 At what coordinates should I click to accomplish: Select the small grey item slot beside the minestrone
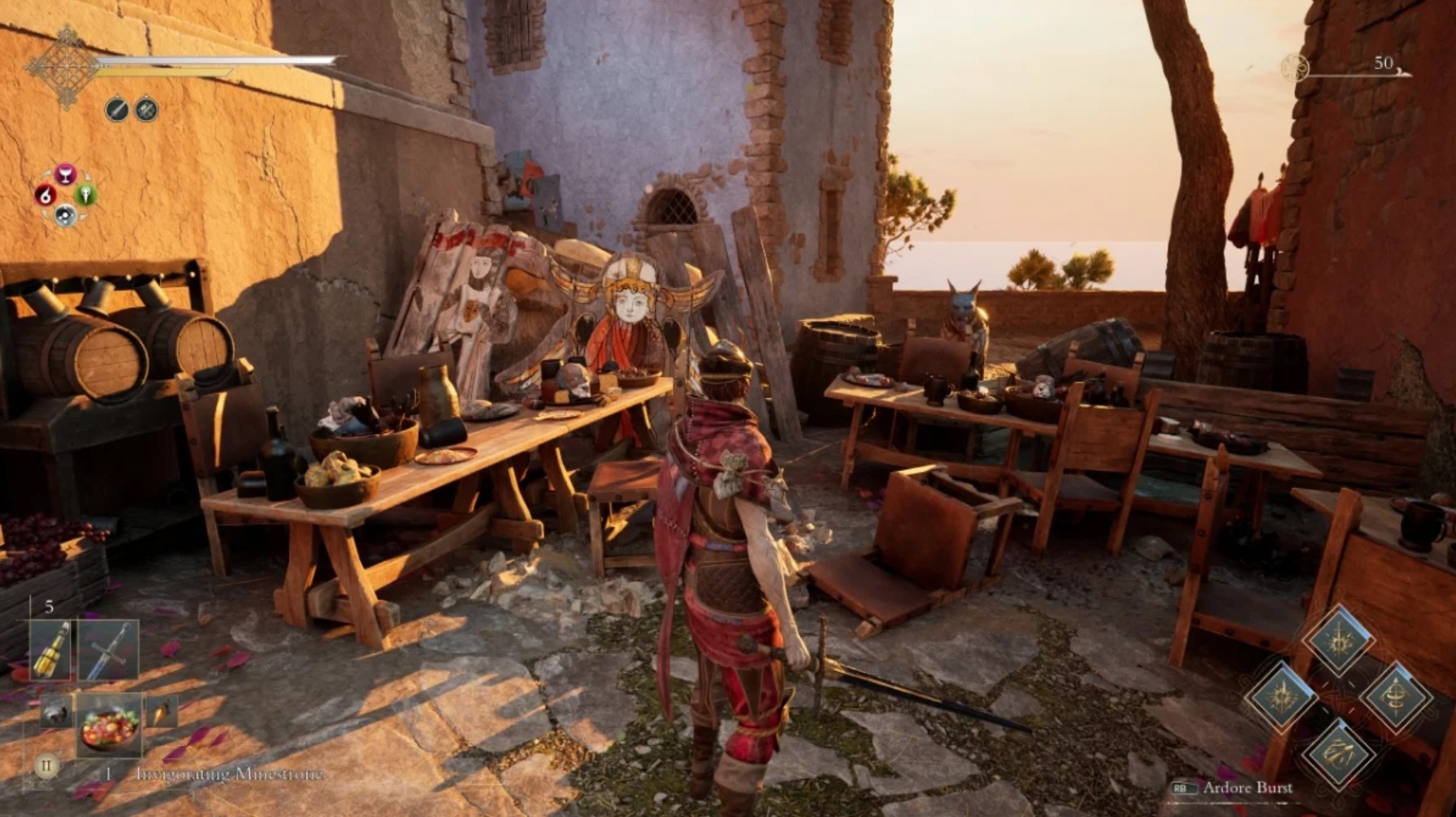(x=56, y=712)
